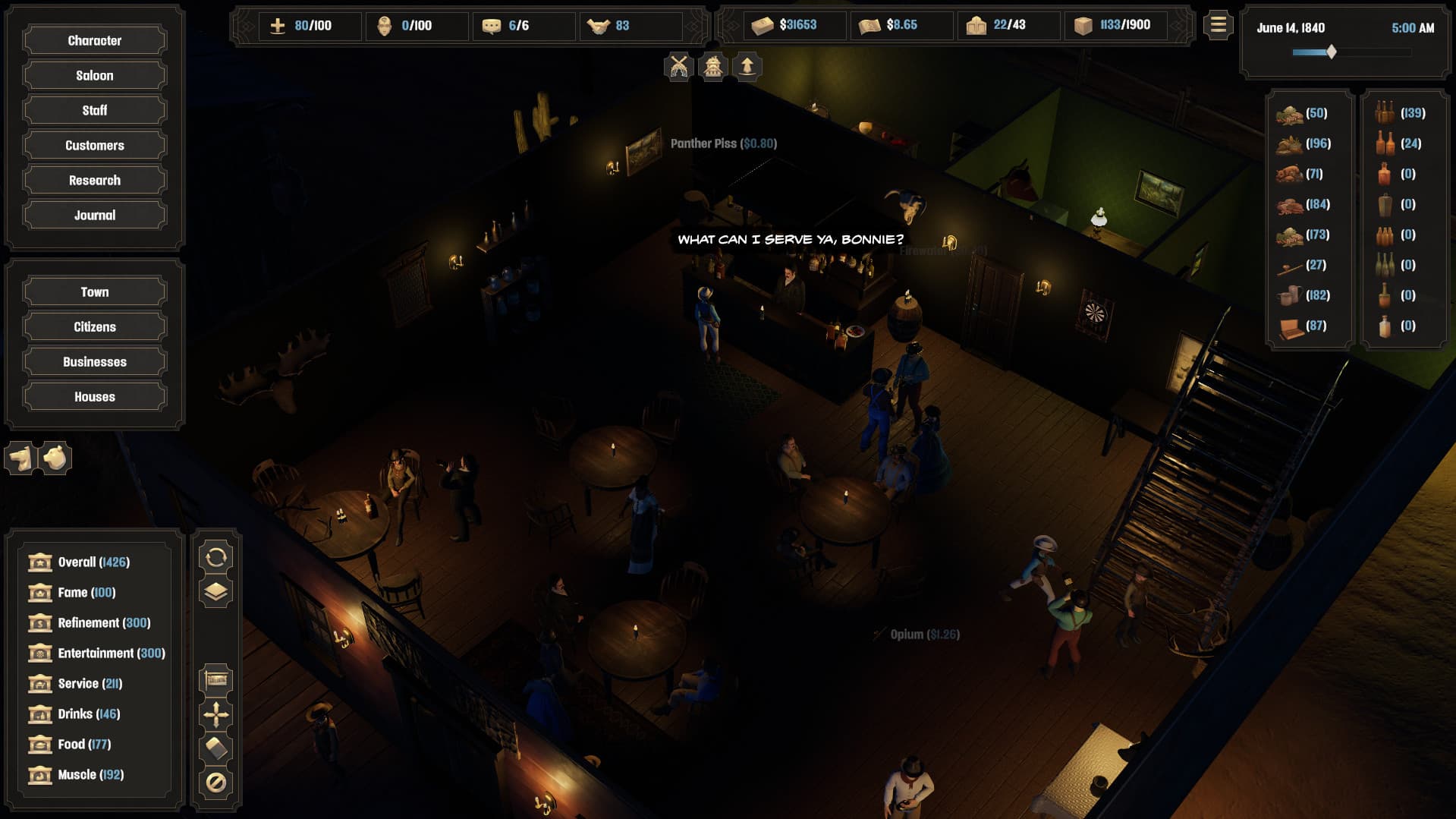This screenshot has width=1456, height=819.
Task: Select the upward arrow icon next to the building icon
Action: (x=747, y=65)
